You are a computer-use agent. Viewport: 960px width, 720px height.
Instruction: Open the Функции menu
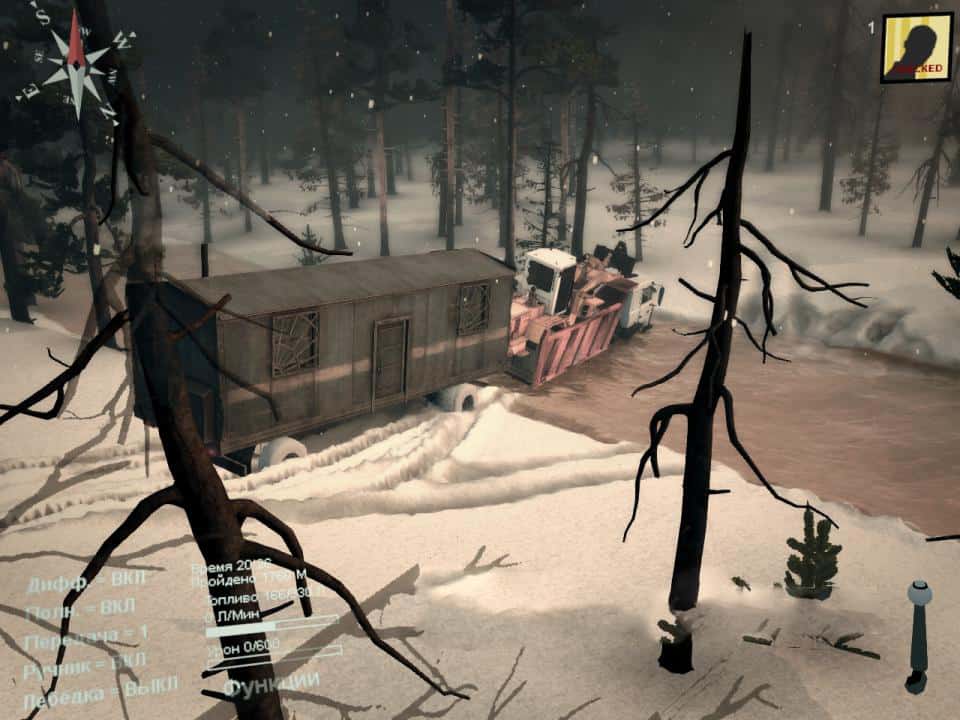click(271, 685)
